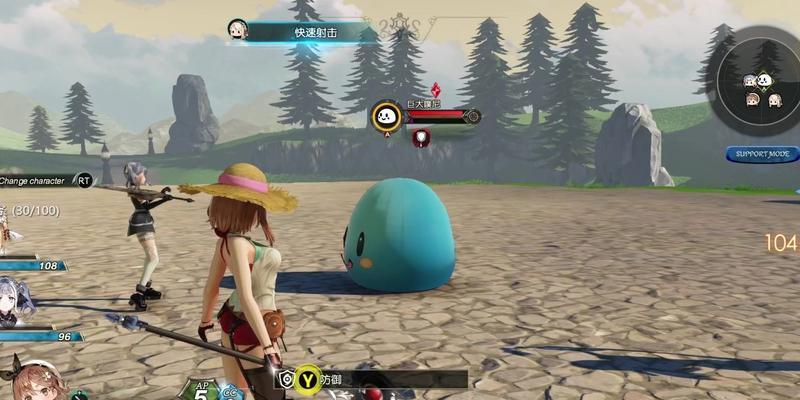The image size is (800, 400).
Task: Select the enemy debuff status icon
Action: (421, 137)
